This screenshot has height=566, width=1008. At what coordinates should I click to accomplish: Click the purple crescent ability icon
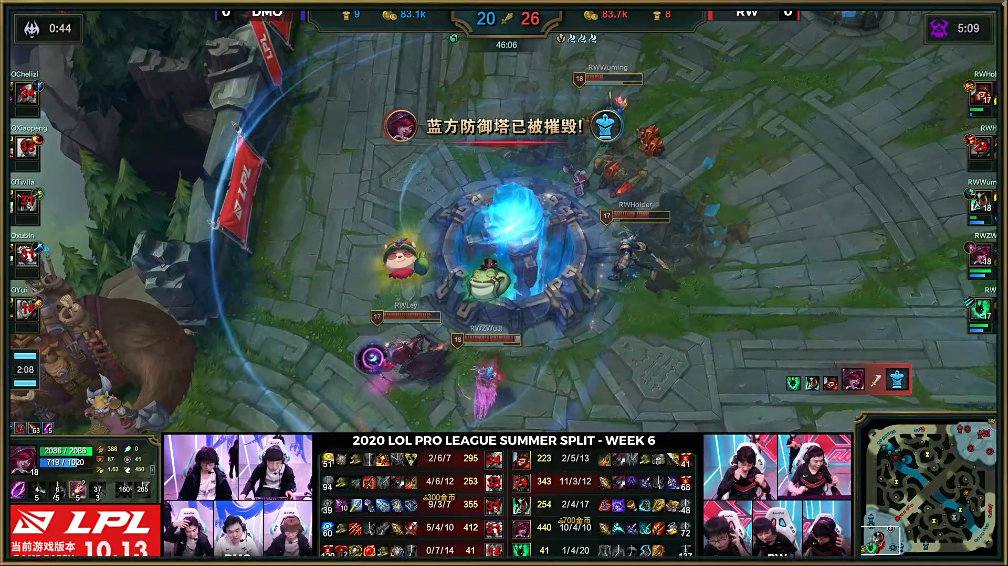[19, 490]
